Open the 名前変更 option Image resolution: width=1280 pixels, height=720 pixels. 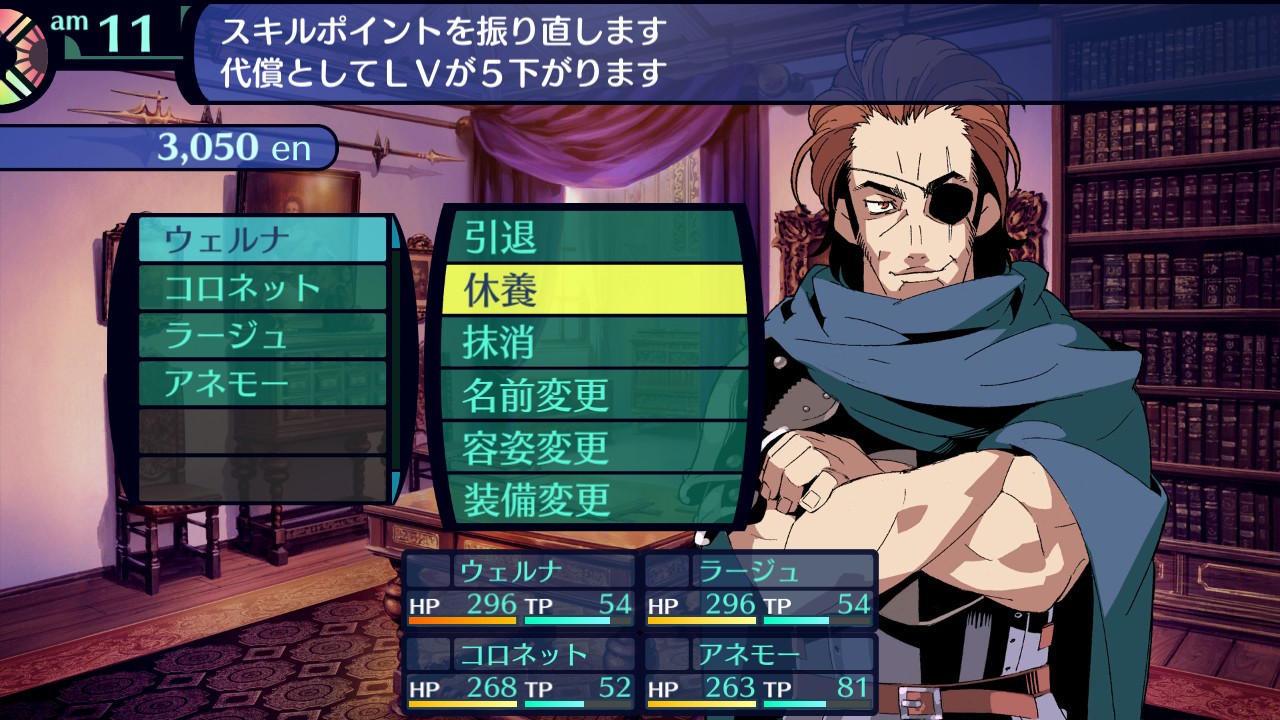[x=594, y=395]
